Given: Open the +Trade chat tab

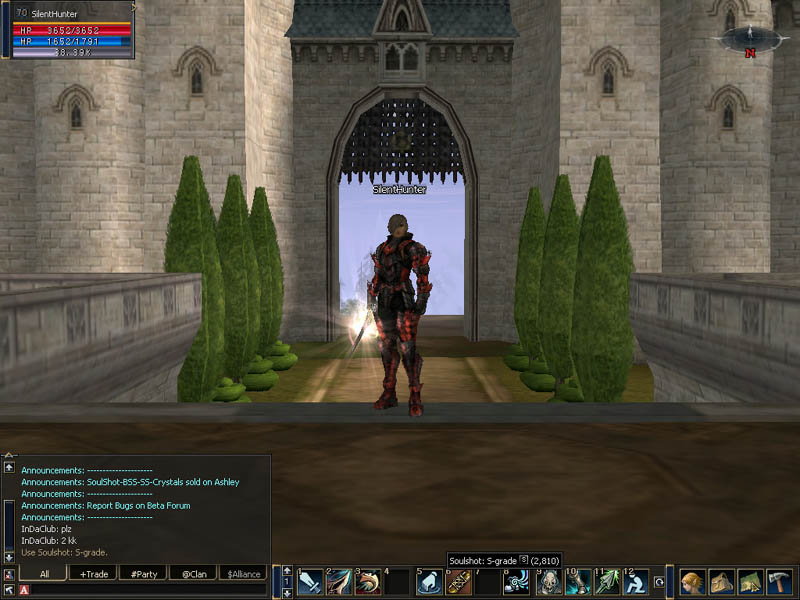Looking at the screenshot, I should (95, 574).
